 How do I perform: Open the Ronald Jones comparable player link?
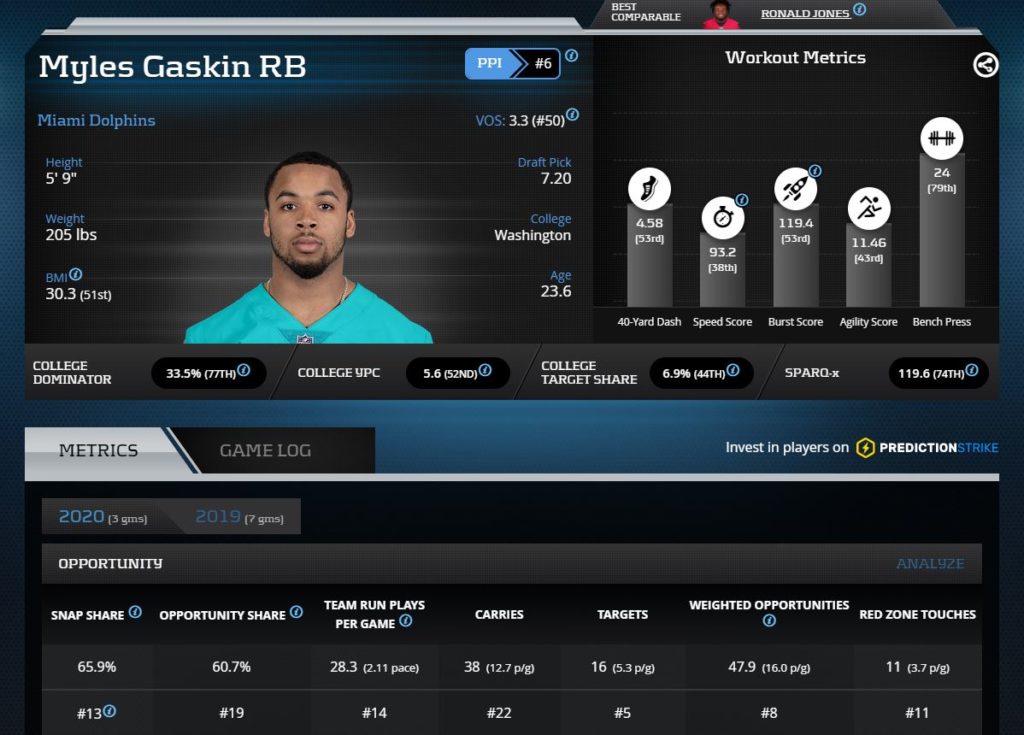coord(805,13)
